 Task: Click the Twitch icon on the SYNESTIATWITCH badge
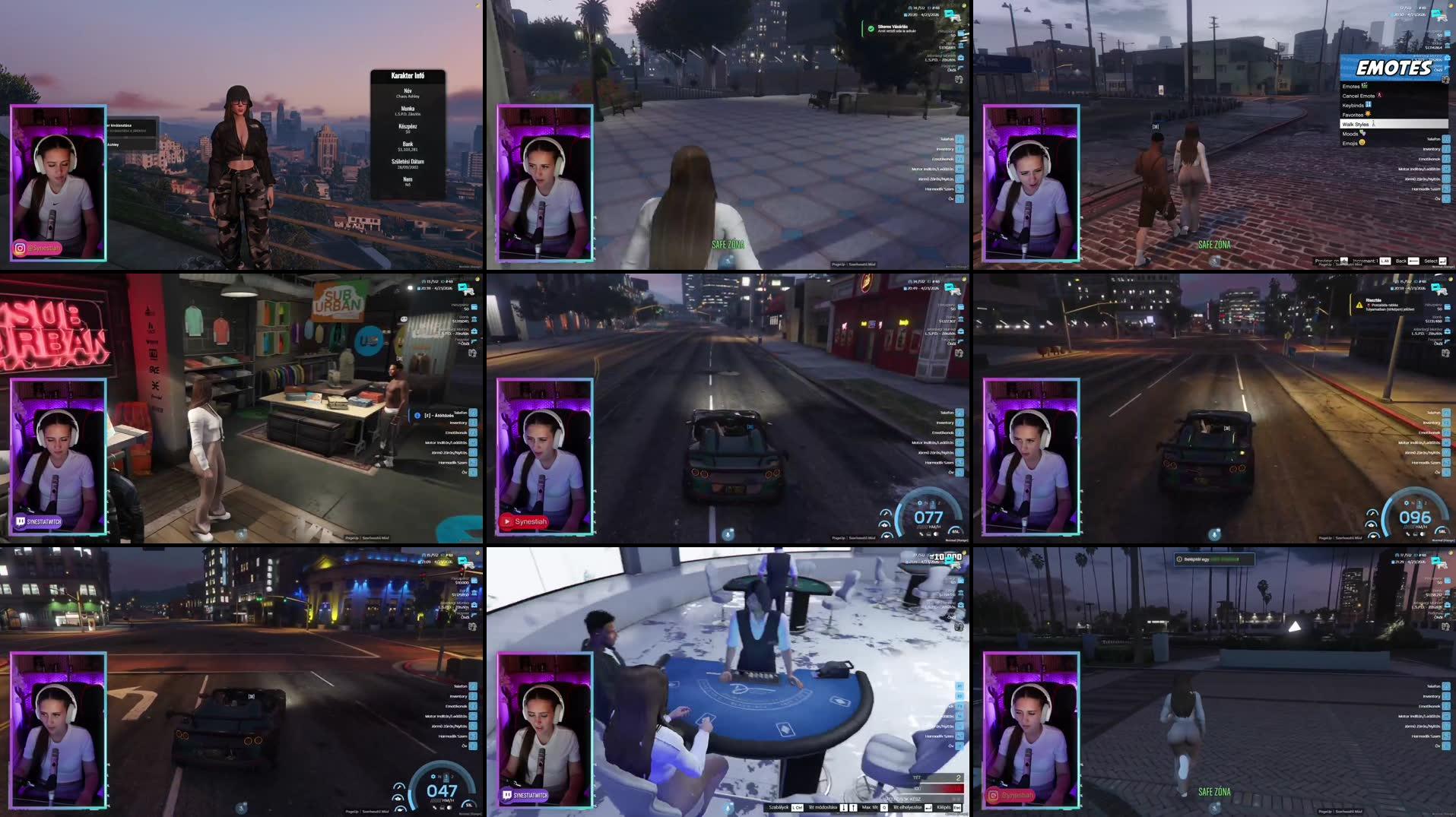21,521
